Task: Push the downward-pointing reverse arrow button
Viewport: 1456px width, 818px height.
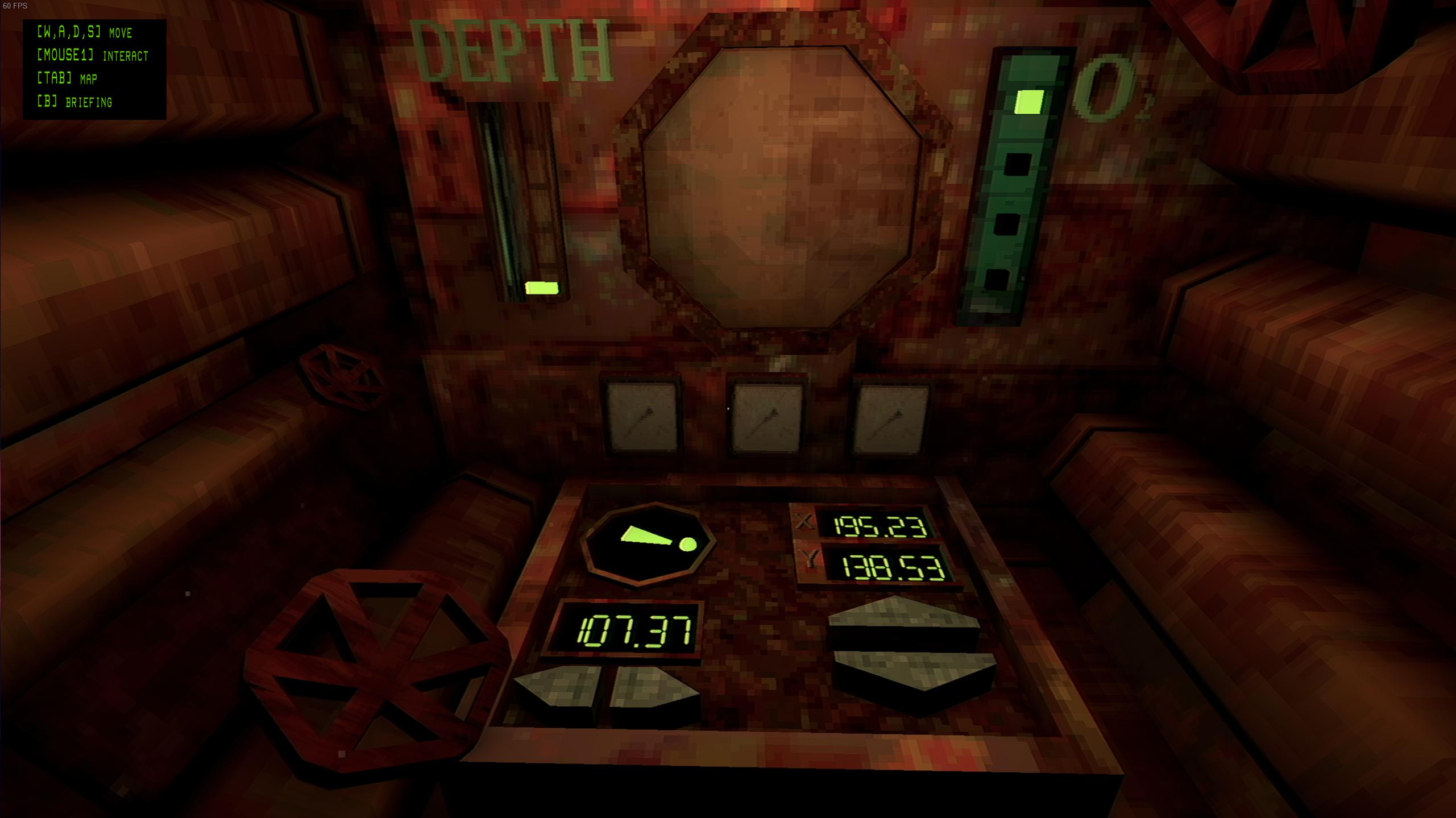Action: point(914,670)
